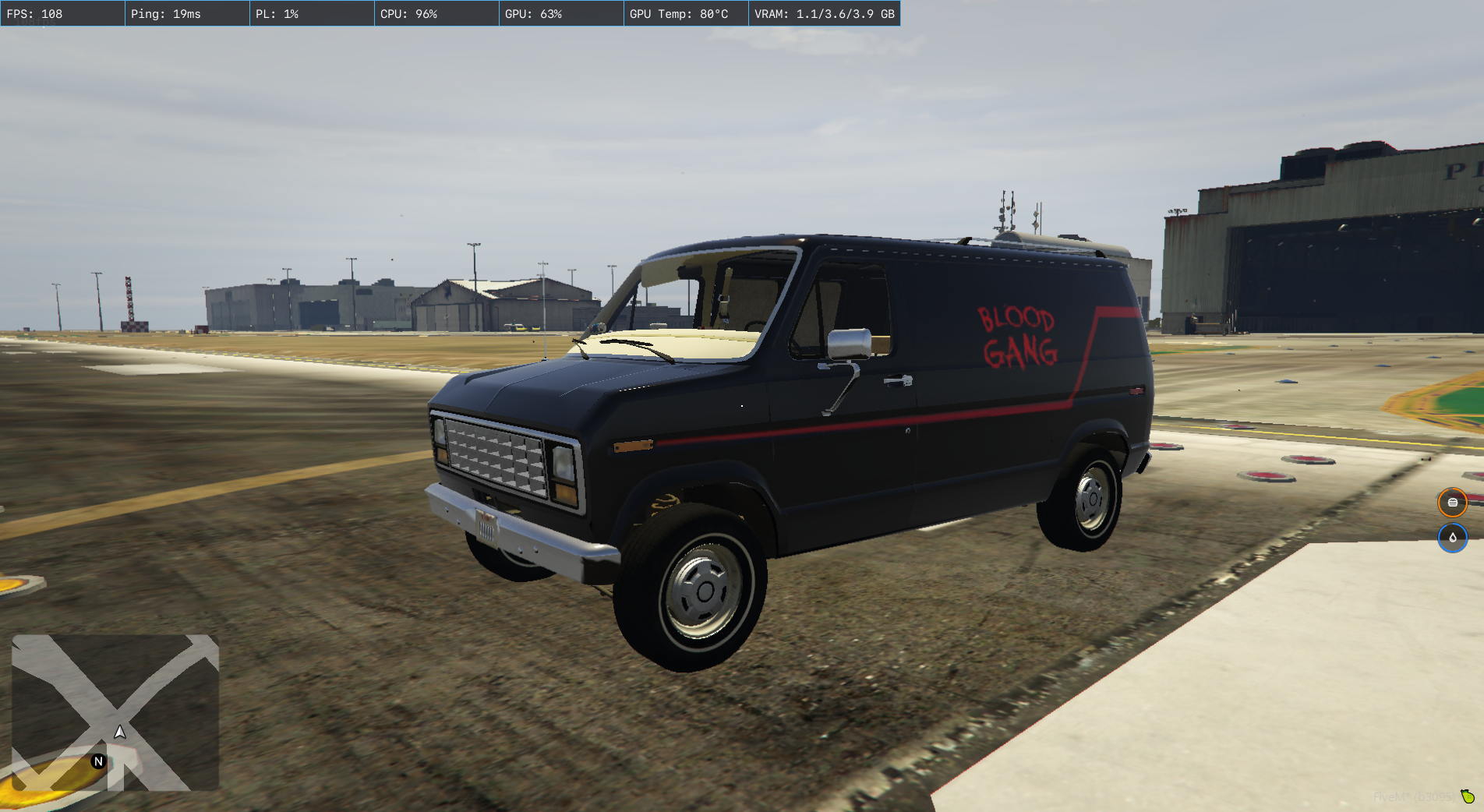Select the north compass marker on minimap

pos(98,761)
